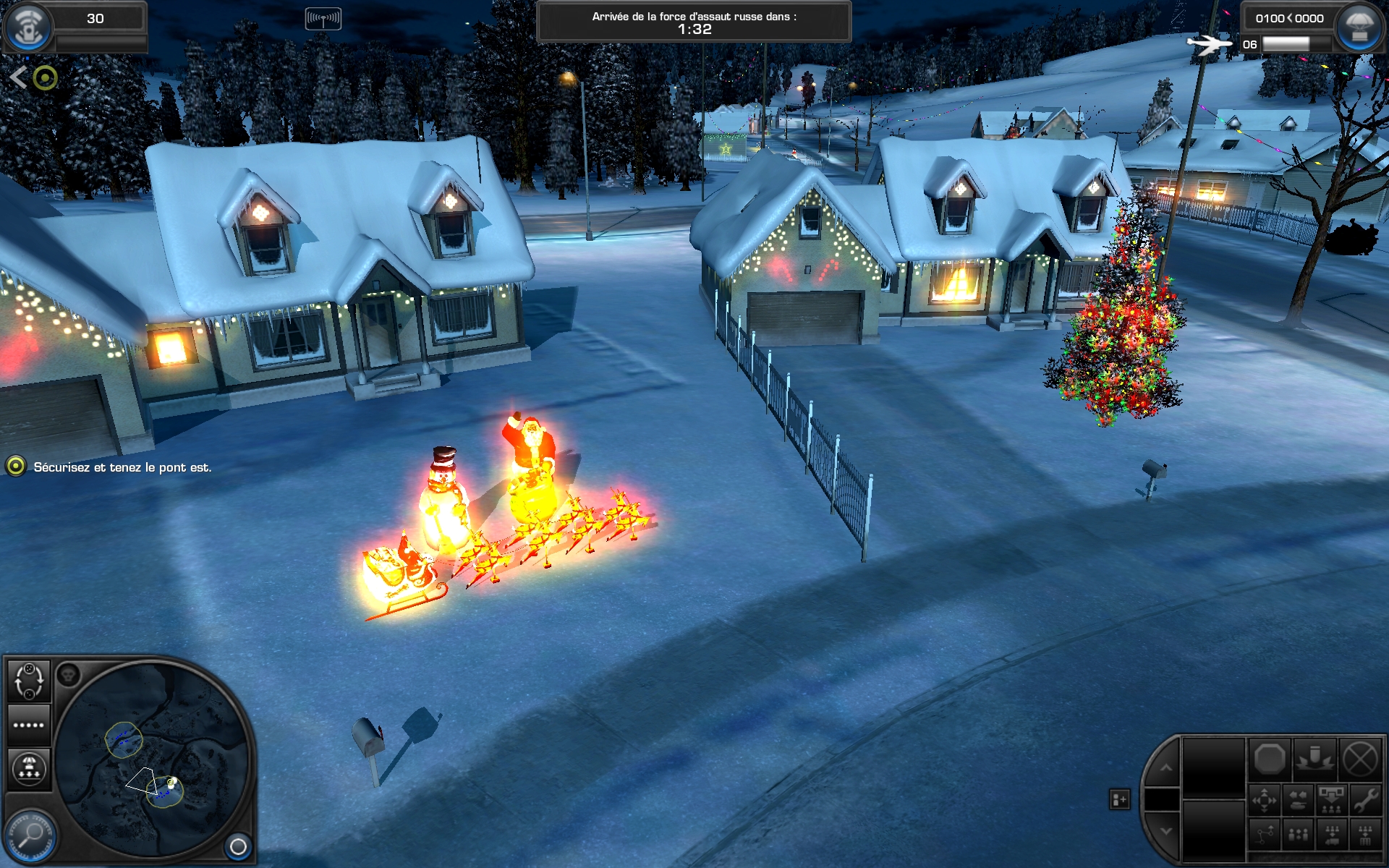Toggle the rotating arrows minimap button

(x=29, y=681)
